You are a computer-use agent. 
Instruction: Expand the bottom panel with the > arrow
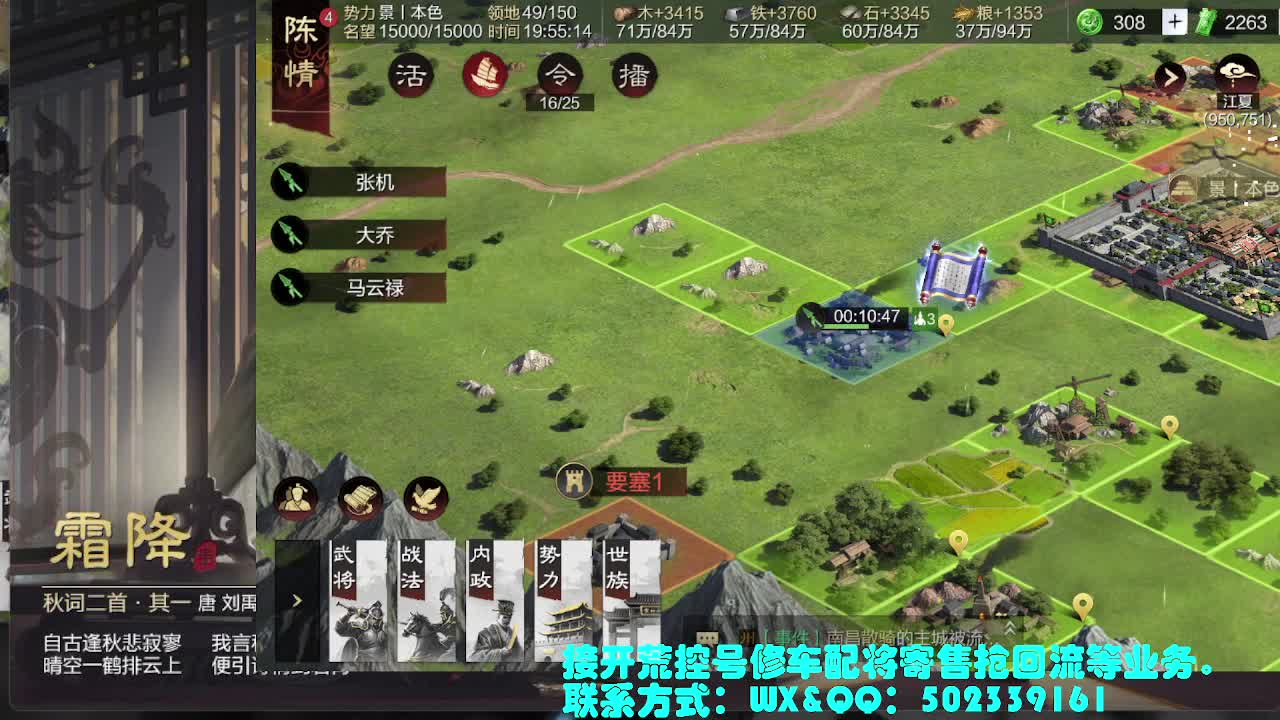click(295, 601)
